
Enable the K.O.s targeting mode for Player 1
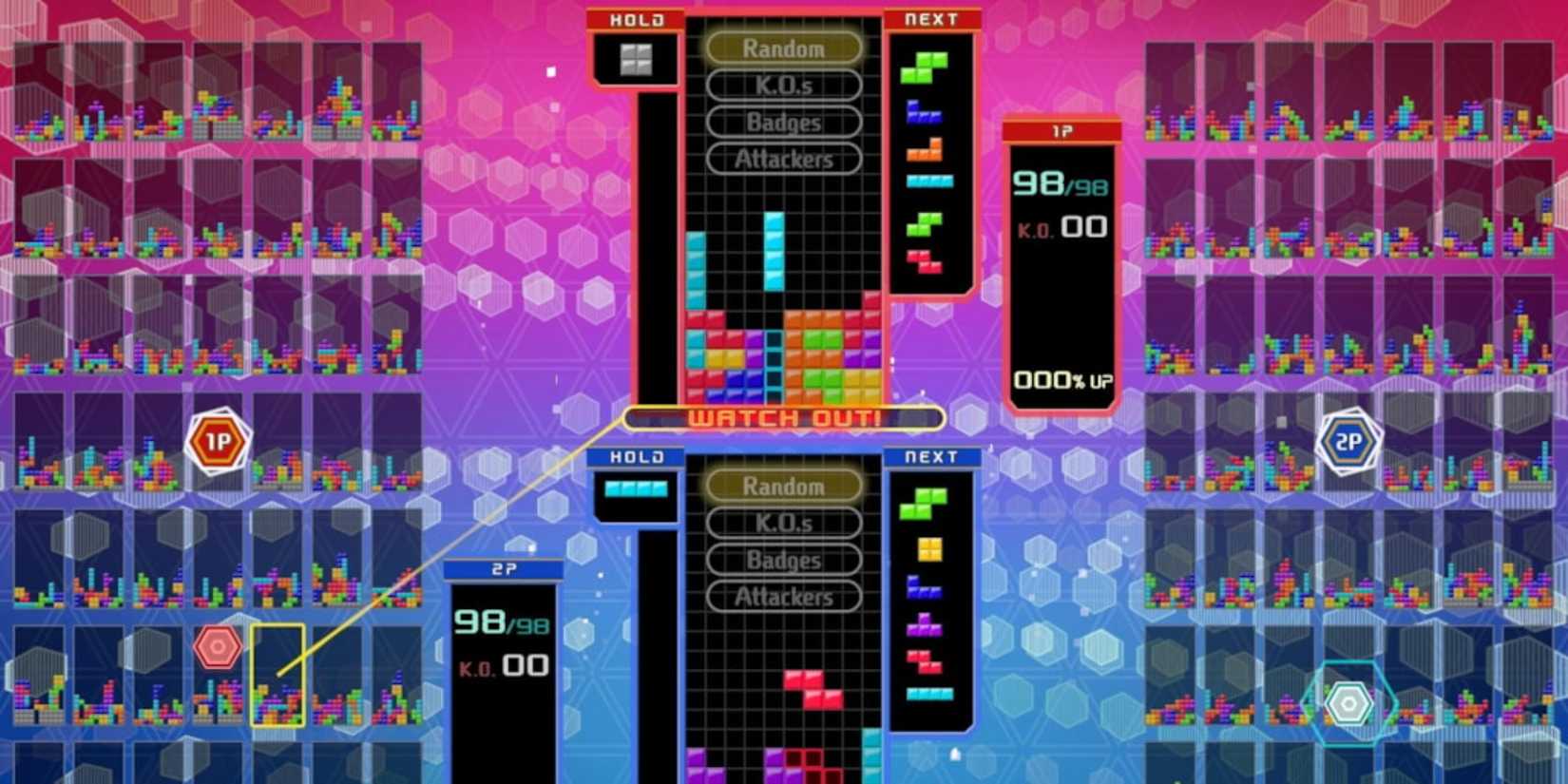pyautogui.click(x=782, y=86)
